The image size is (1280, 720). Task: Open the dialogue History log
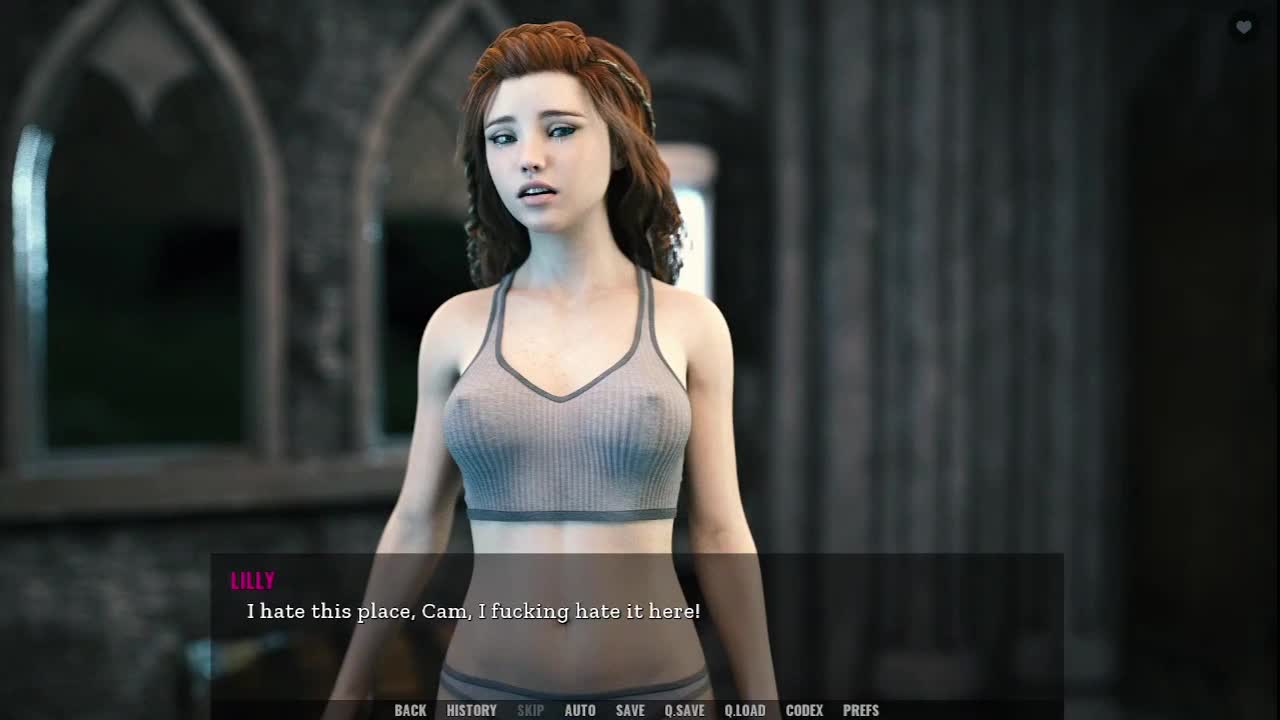[471, 710]
